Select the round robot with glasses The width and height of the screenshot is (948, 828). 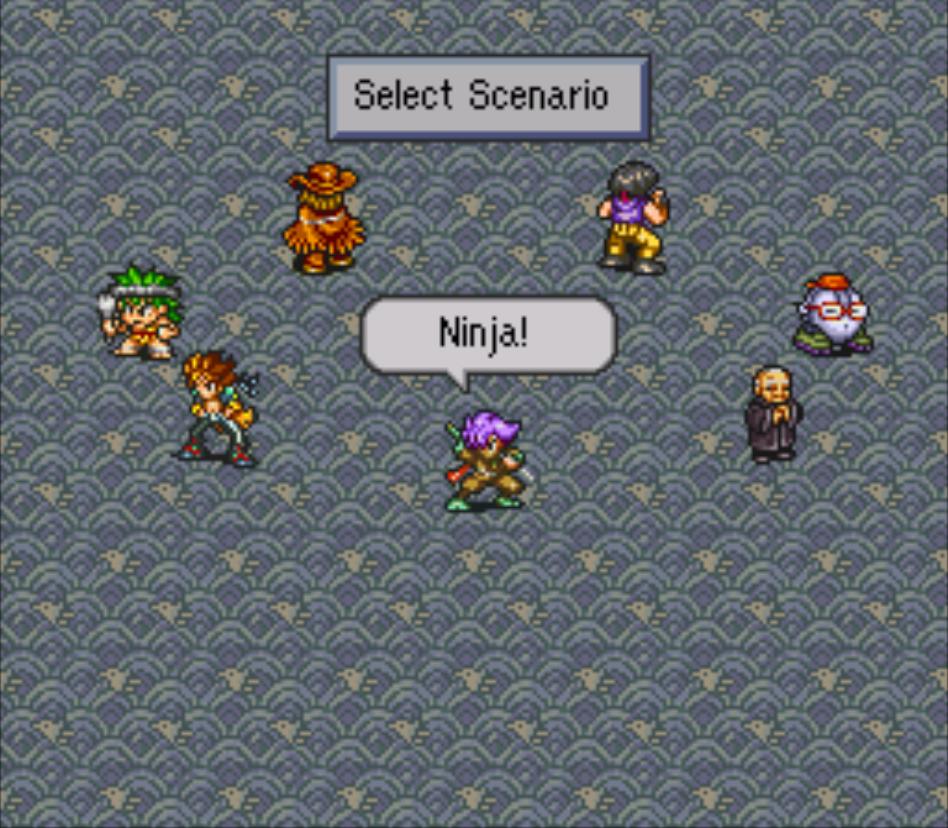click(833, 315)
